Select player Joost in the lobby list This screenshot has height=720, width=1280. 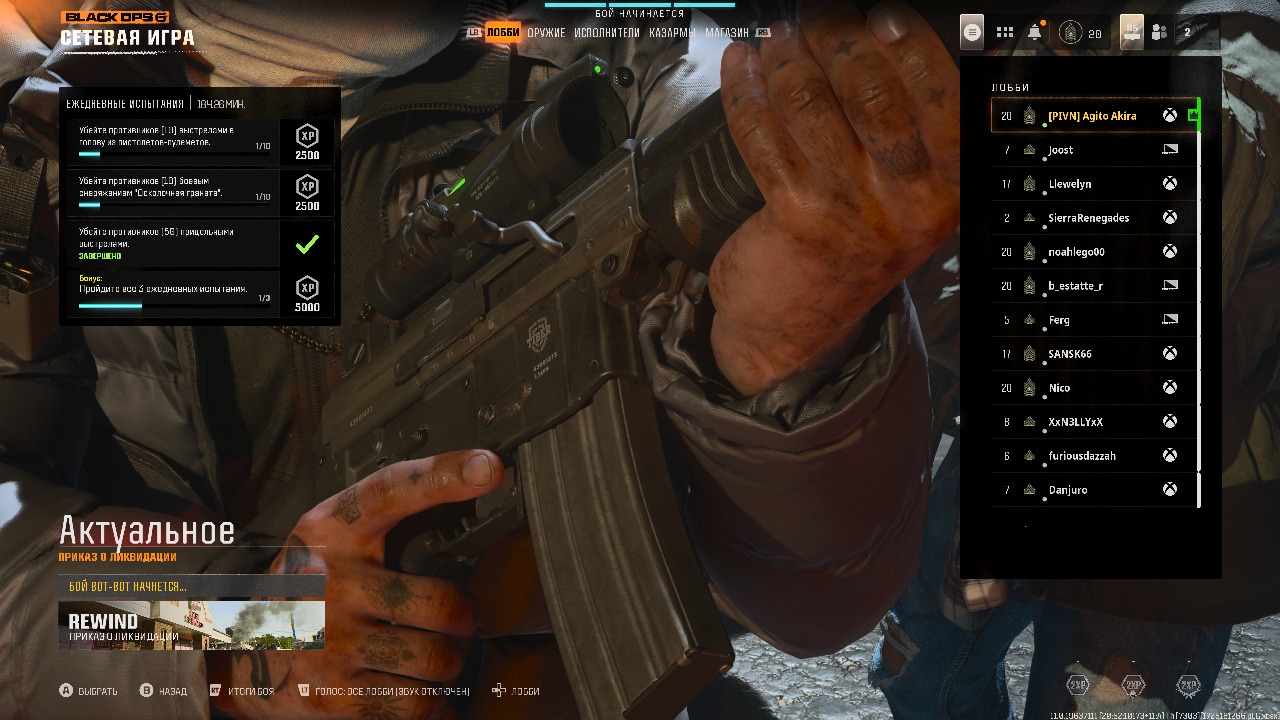[x=1092, y=150]
